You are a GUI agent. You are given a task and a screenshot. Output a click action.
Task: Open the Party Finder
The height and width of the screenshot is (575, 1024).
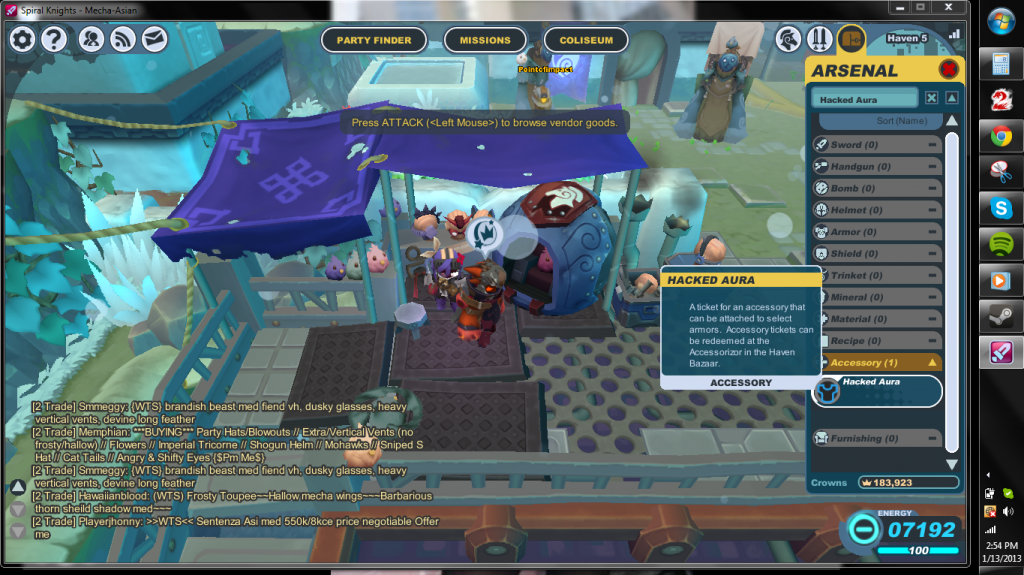click(374, 40)
